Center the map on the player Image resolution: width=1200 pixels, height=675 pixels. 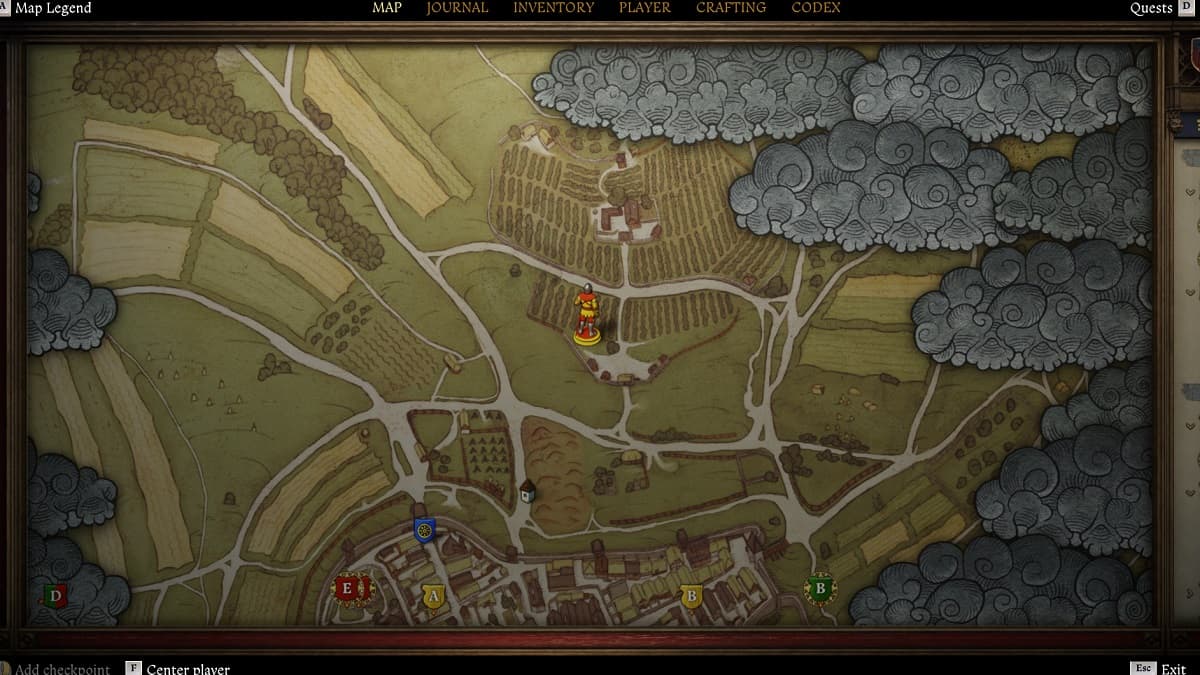tap(187, 668)
